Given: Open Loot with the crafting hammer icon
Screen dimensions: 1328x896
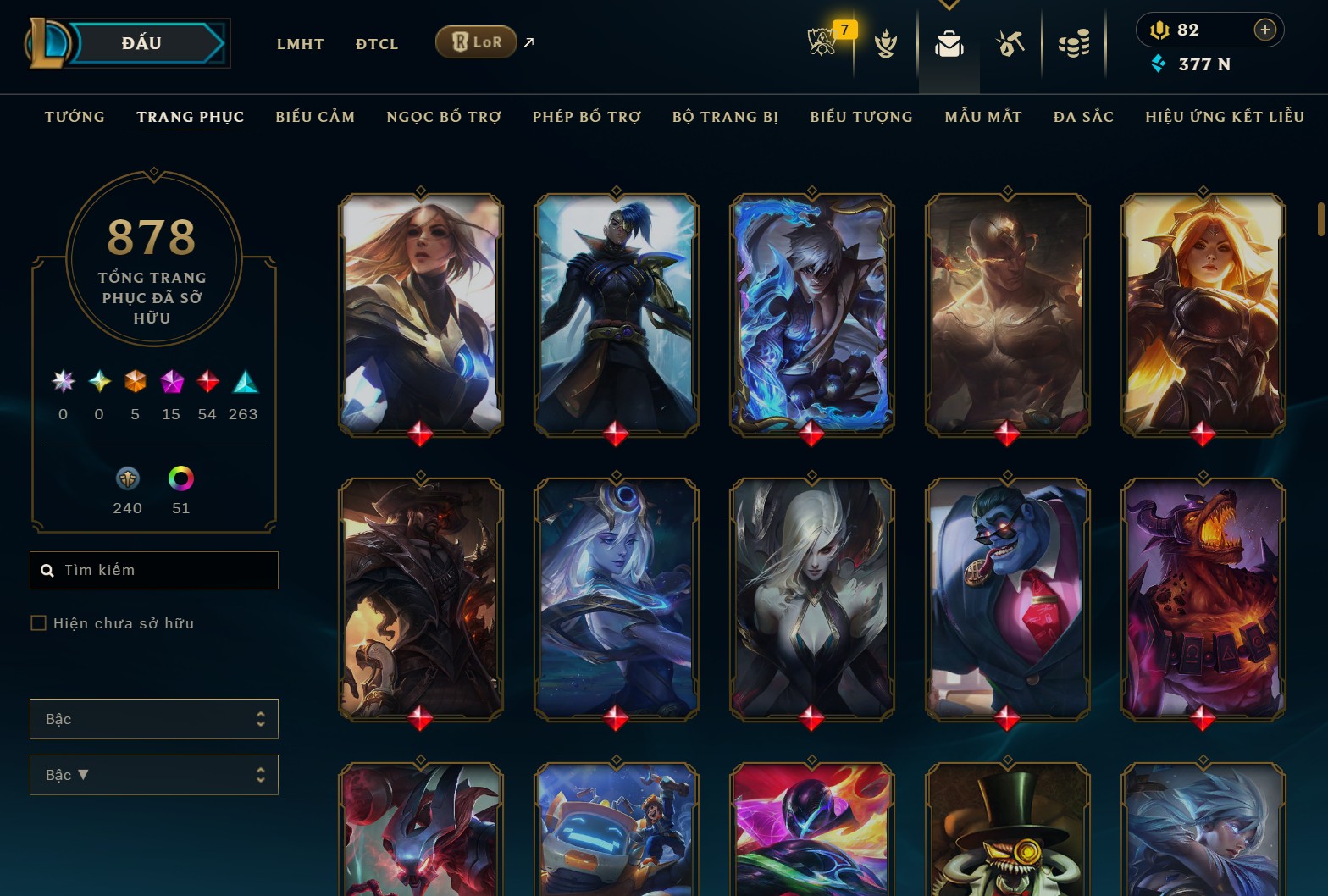Looking at the screenshot, I should pos(1010,44).
